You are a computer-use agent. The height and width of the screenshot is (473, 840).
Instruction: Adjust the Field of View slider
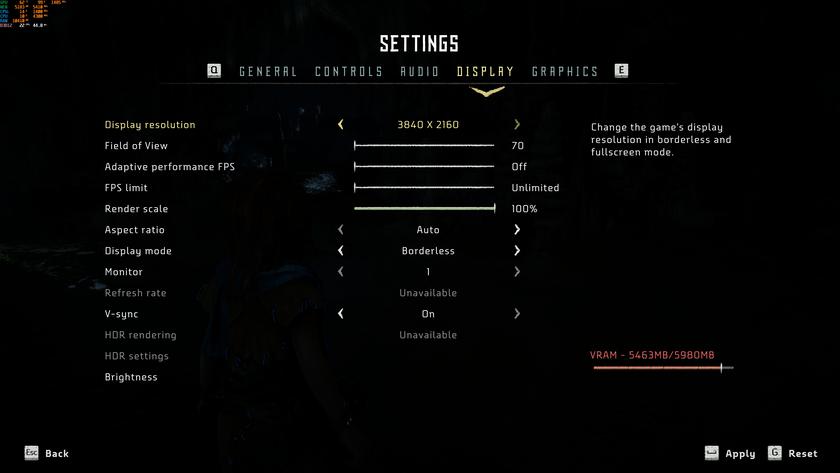click(x=424, y=146)
